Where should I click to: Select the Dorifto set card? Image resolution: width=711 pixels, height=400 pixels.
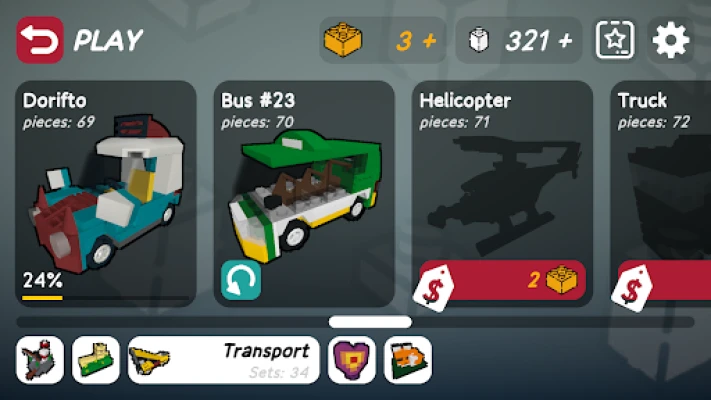[x=107, y=190]
